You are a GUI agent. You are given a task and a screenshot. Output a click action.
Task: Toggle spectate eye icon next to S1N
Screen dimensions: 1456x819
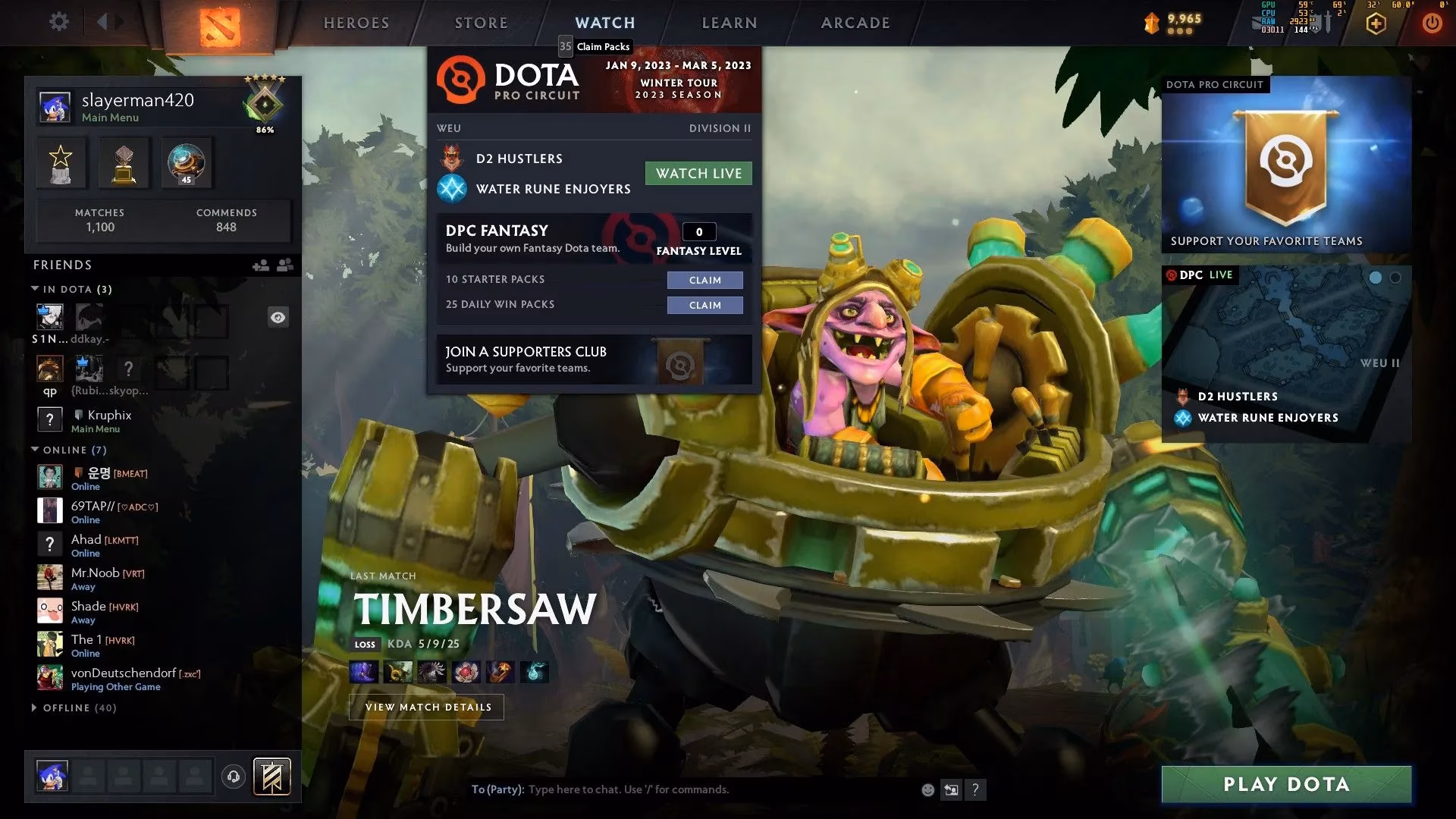tap(278, 317)
